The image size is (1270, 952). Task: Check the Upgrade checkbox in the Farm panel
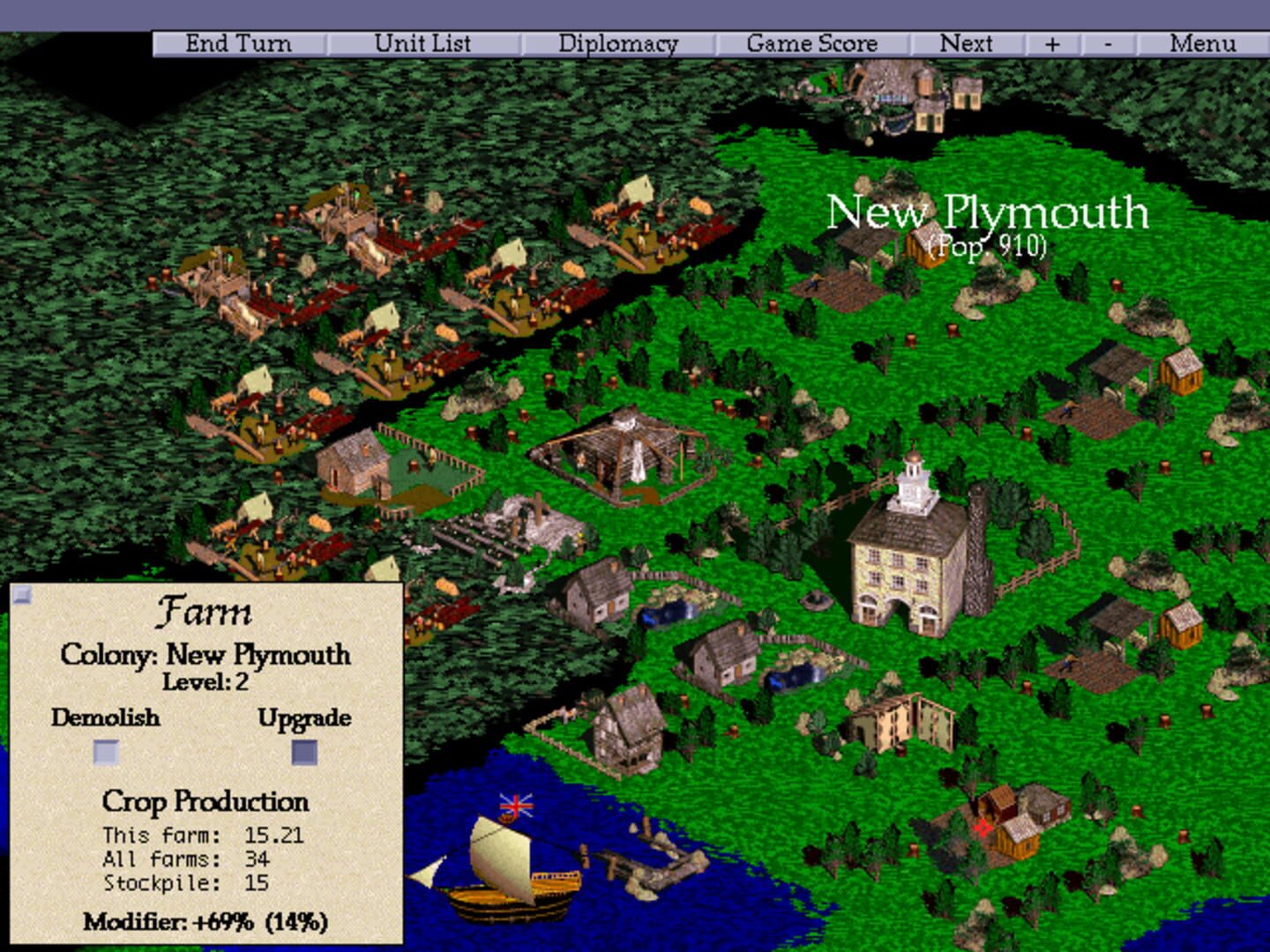coord(304,752)
